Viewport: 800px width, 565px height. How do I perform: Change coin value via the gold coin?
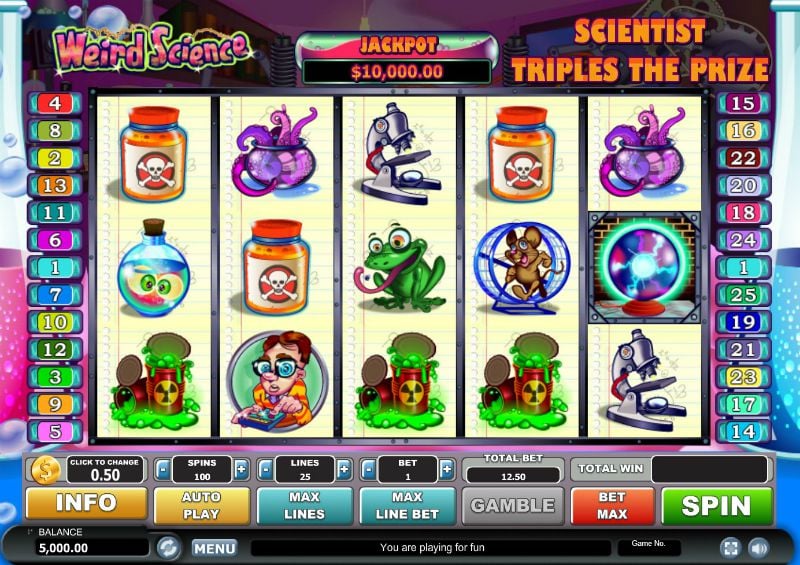pyautogui.click(x=45, y=469)
